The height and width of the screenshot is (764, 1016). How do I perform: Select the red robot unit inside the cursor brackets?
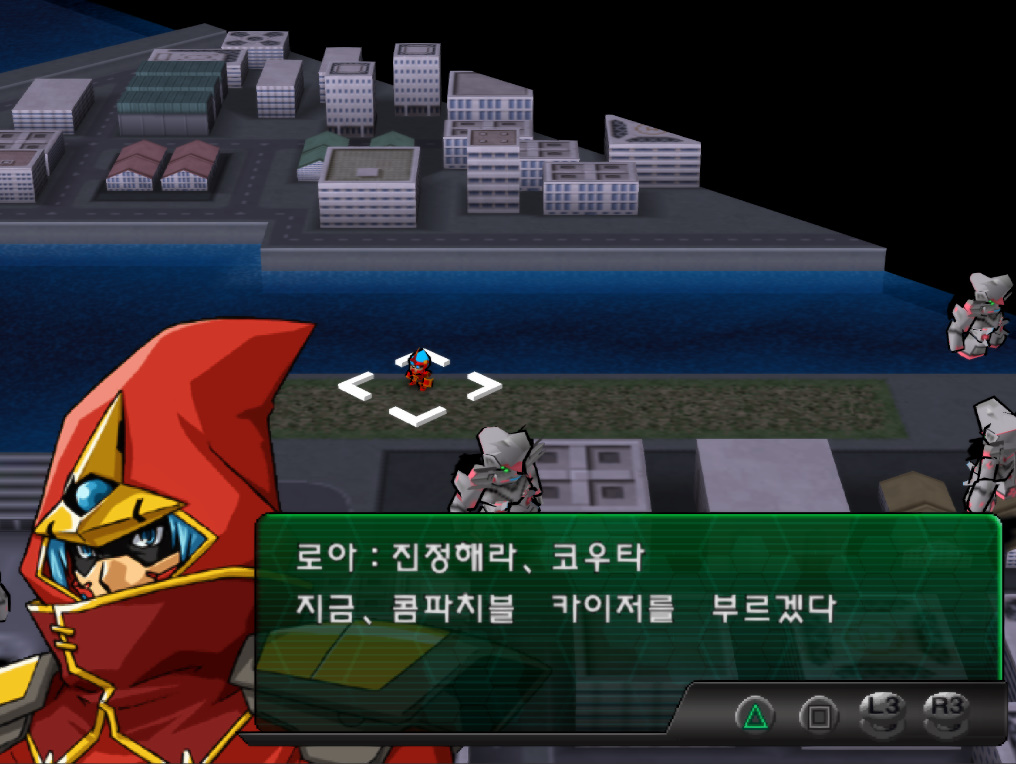coord(420,371)
